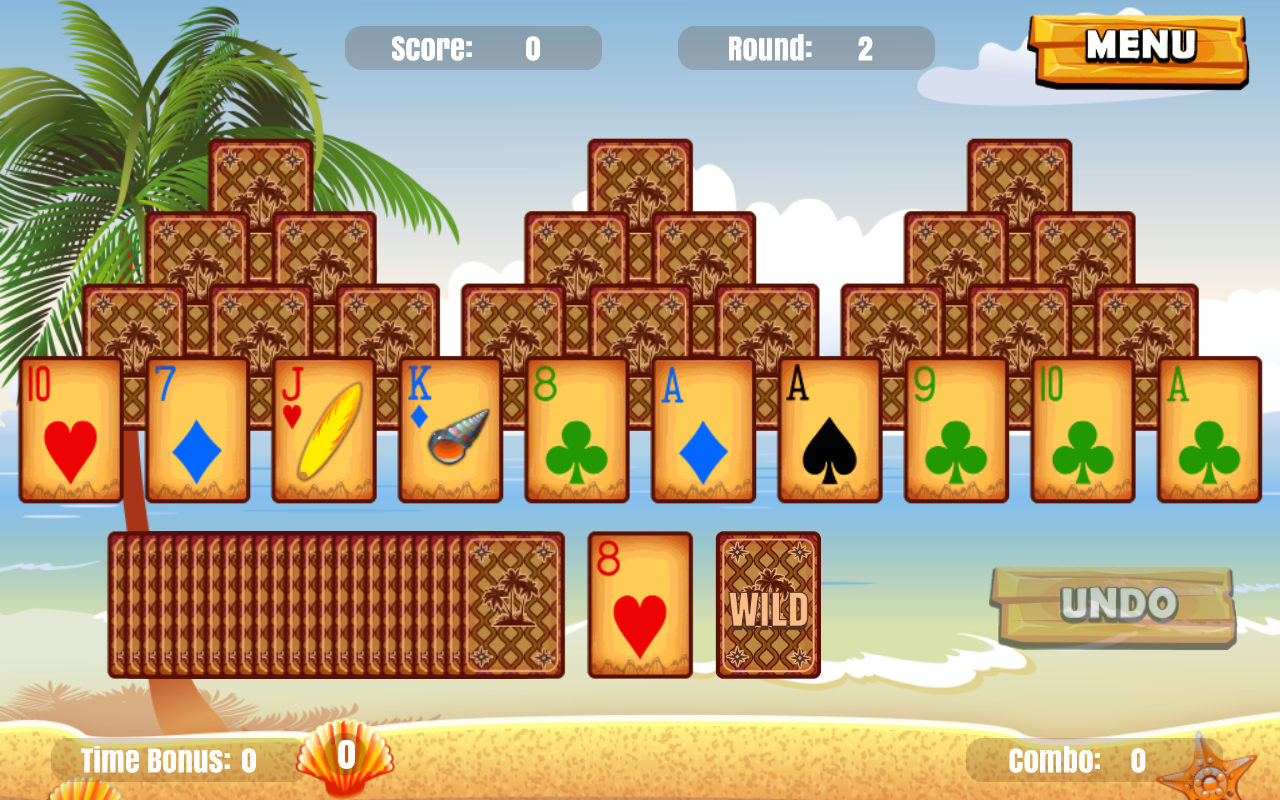Pick the Ace of Clubs on the far right
The width and height of the screenshot is (1280, 800).
(1208, 430)
